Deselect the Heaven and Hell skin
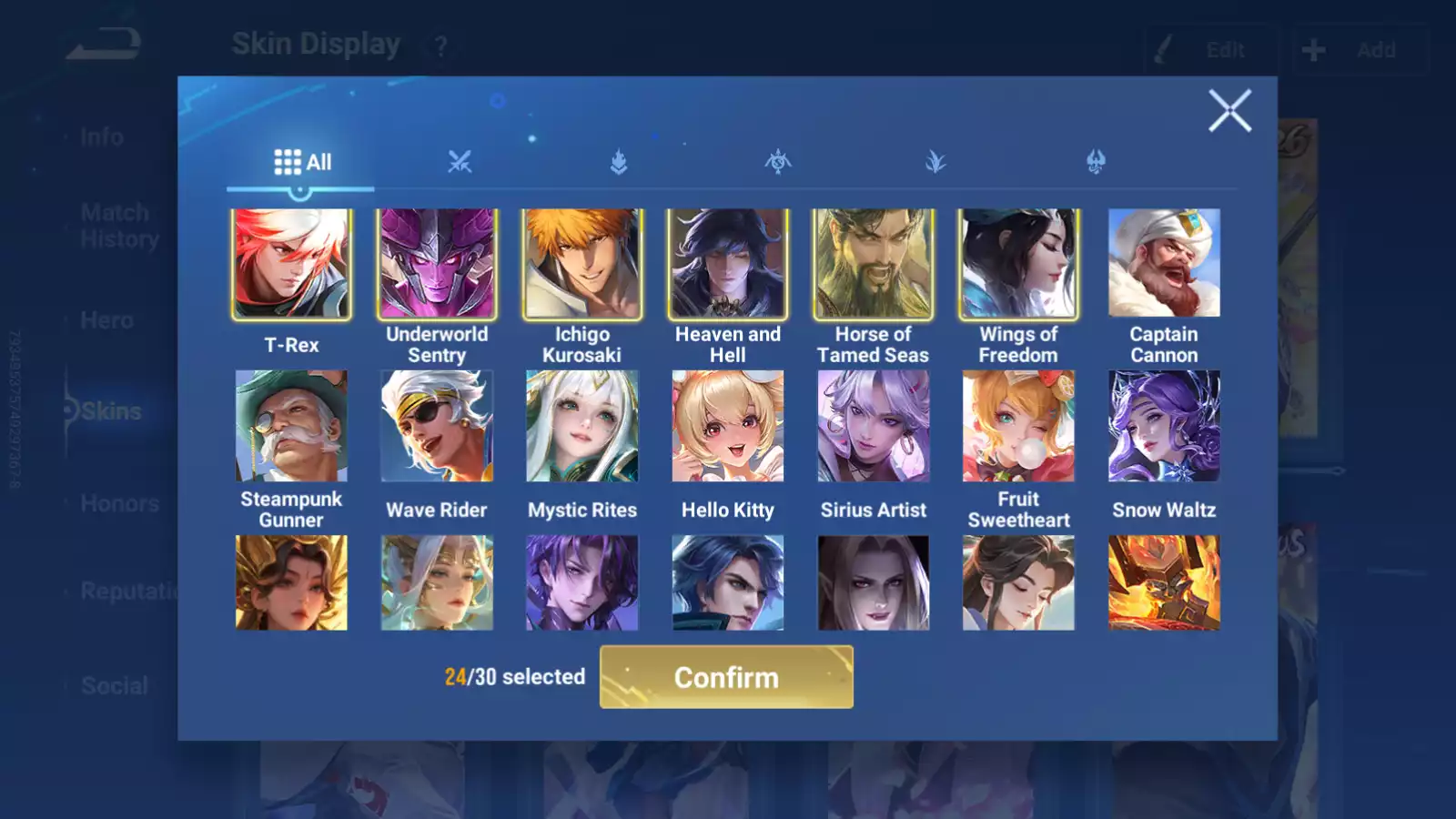The height and width of the screenshot is (819, 1456). 728,264
